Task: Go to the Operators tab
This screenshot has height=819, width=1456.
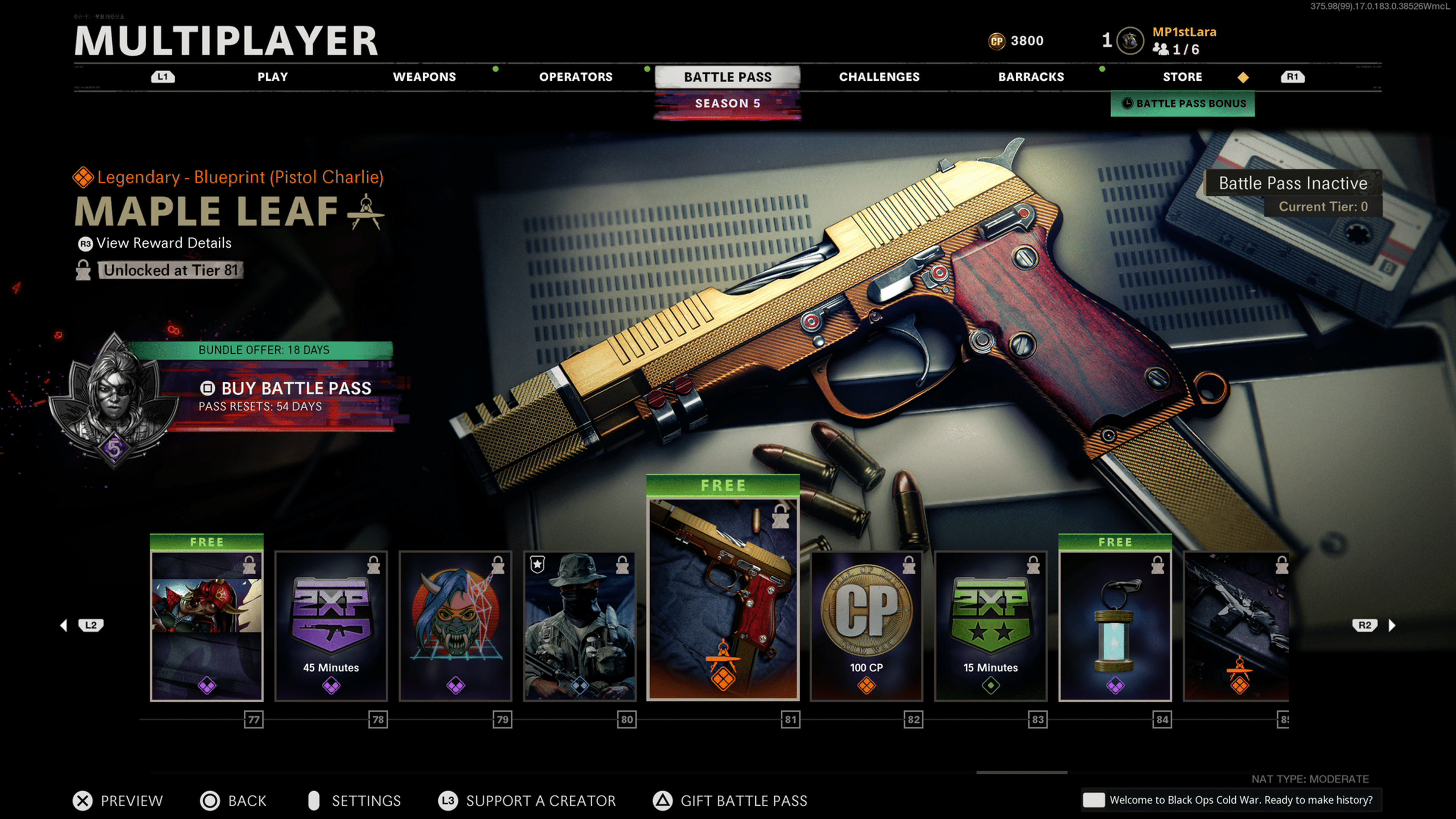Action: click(x=576, y=77)
